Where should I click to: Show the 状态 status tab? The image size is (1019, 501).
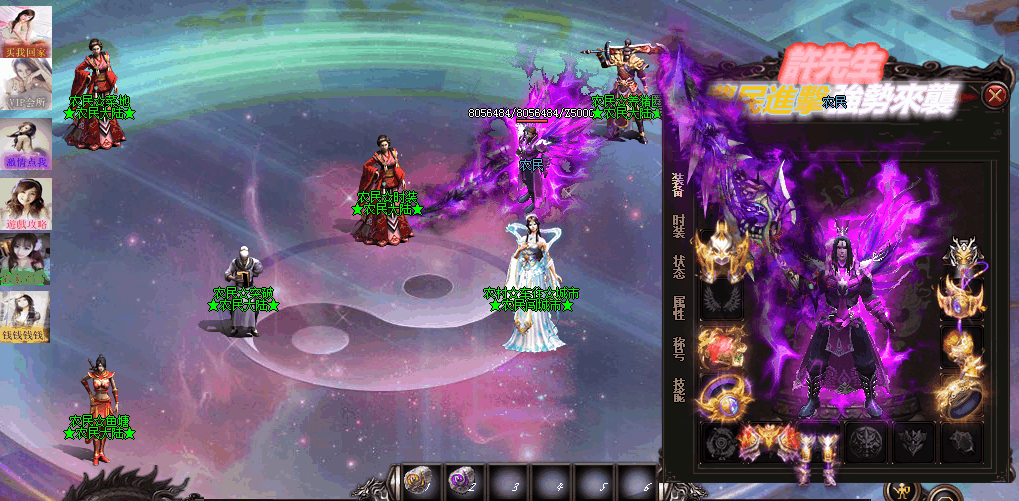pos(679,267)
